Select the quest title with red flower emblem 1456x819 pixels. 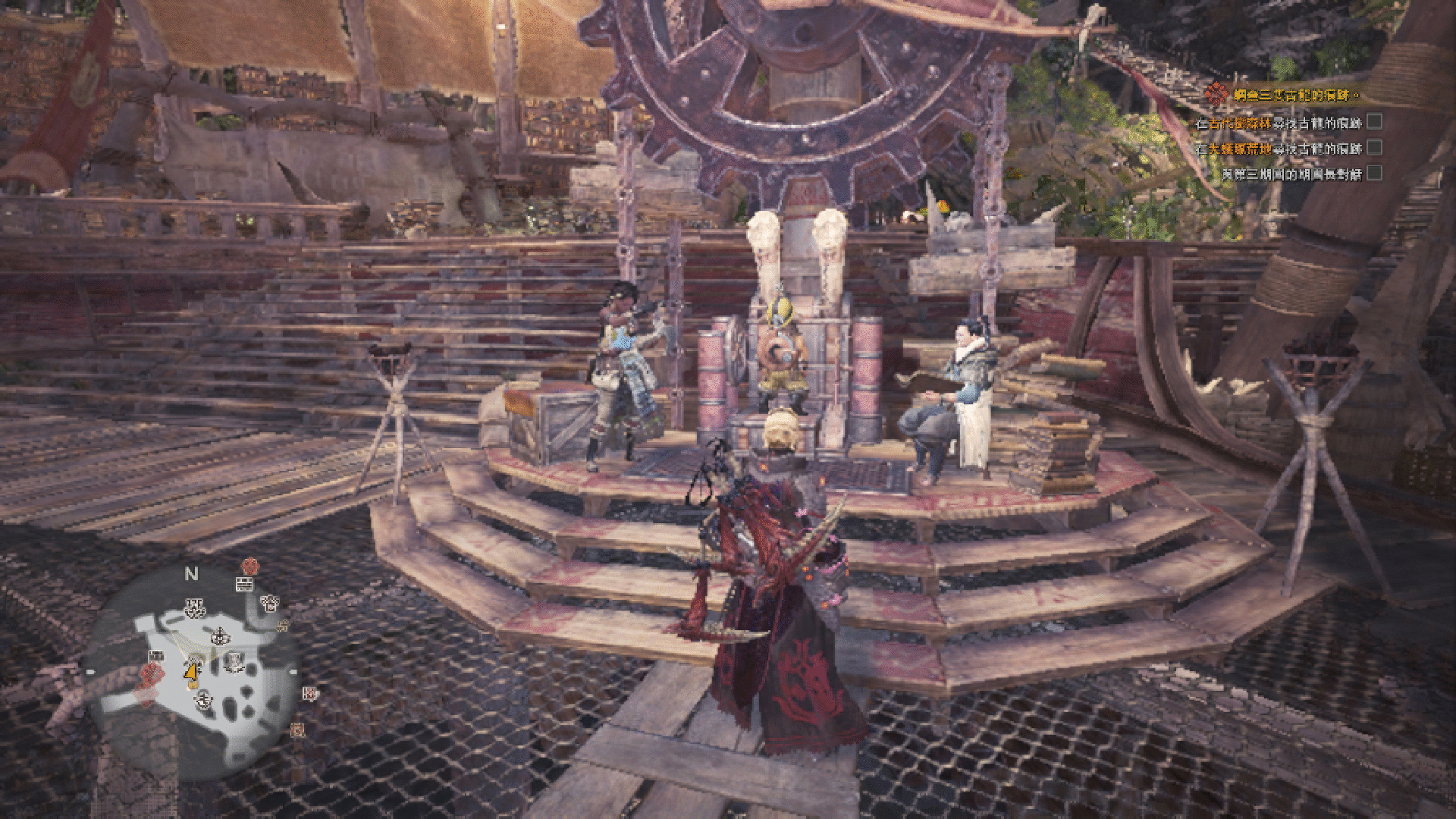click(x=1282, y=95)
